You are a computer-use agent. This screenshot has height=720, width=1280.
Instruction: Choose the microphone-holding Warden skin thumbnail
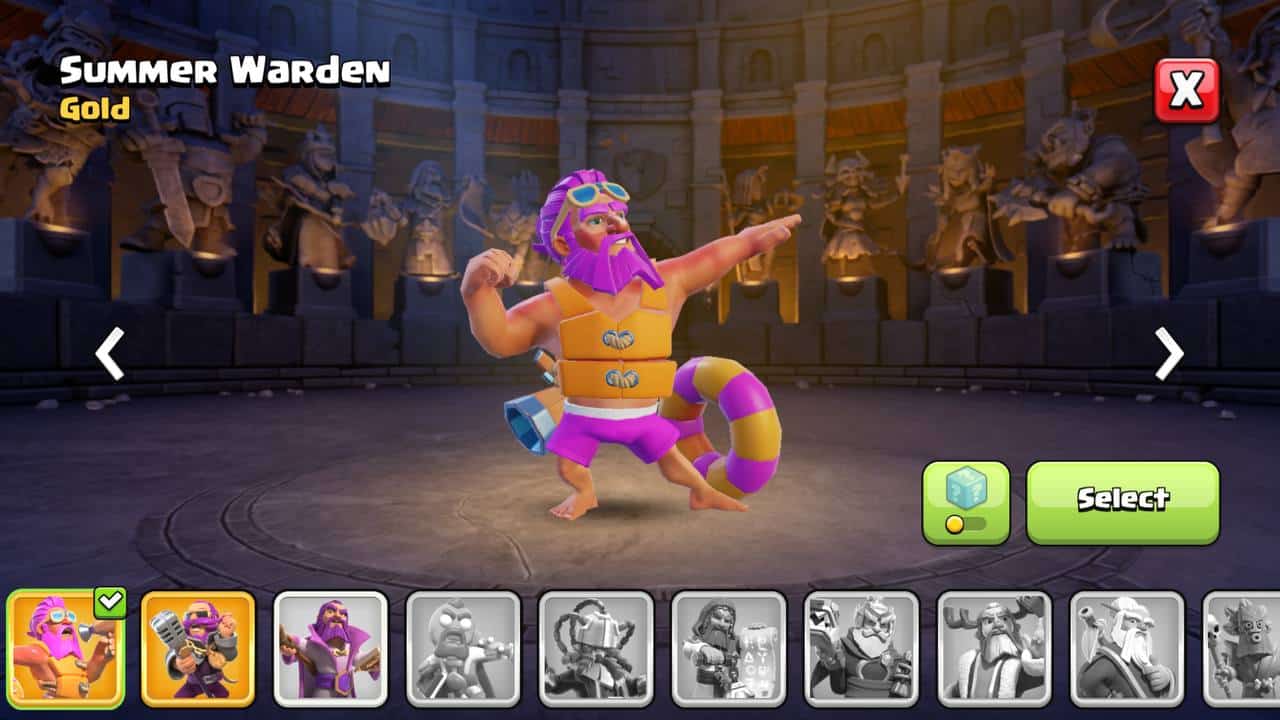pyautogui.click(x=198, y=649)
